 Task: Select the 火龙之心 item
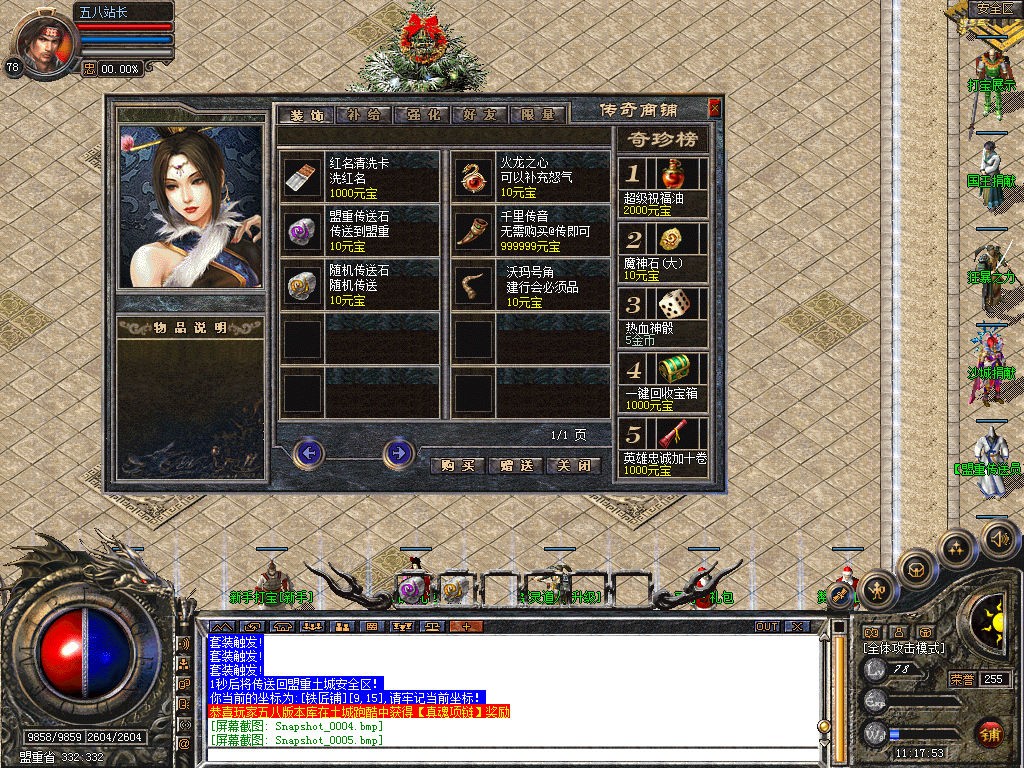pyautogui.click(x=472, y=177)
